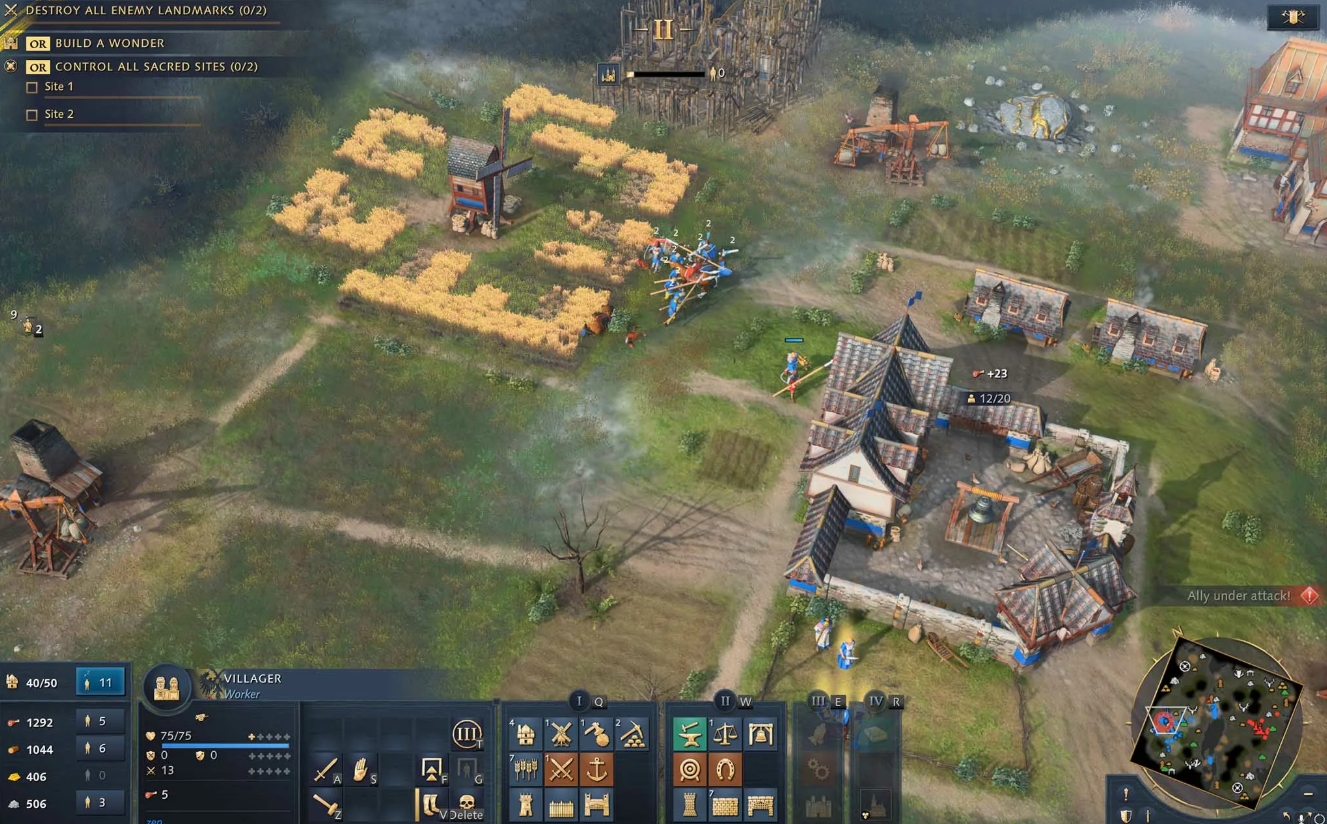
Task: Select the Farm build icon
Action: pyautogui.click(x=526, y=769)
